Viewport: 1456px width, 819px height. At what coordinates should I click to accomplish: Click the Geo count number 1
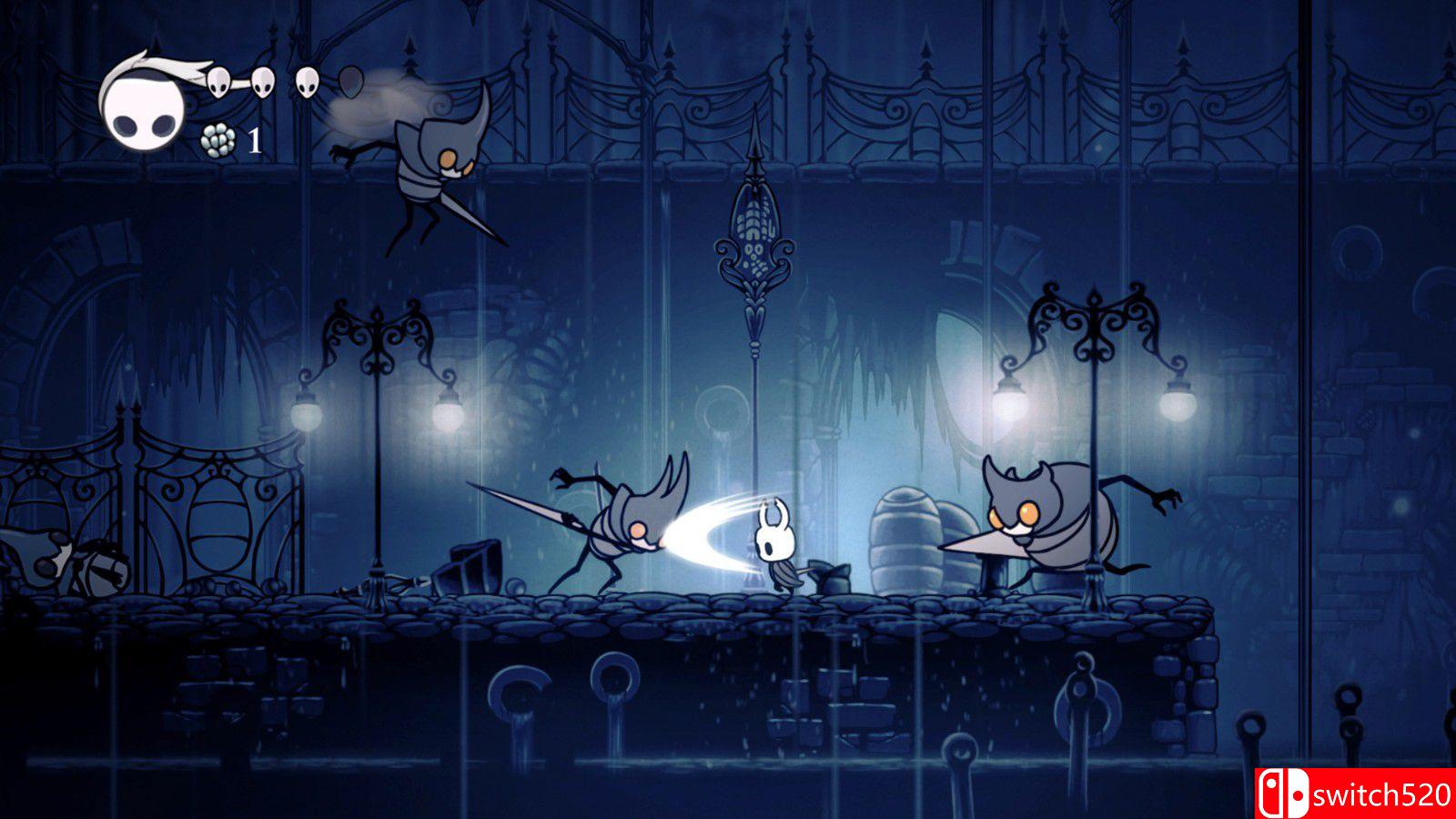pos(255,141)
